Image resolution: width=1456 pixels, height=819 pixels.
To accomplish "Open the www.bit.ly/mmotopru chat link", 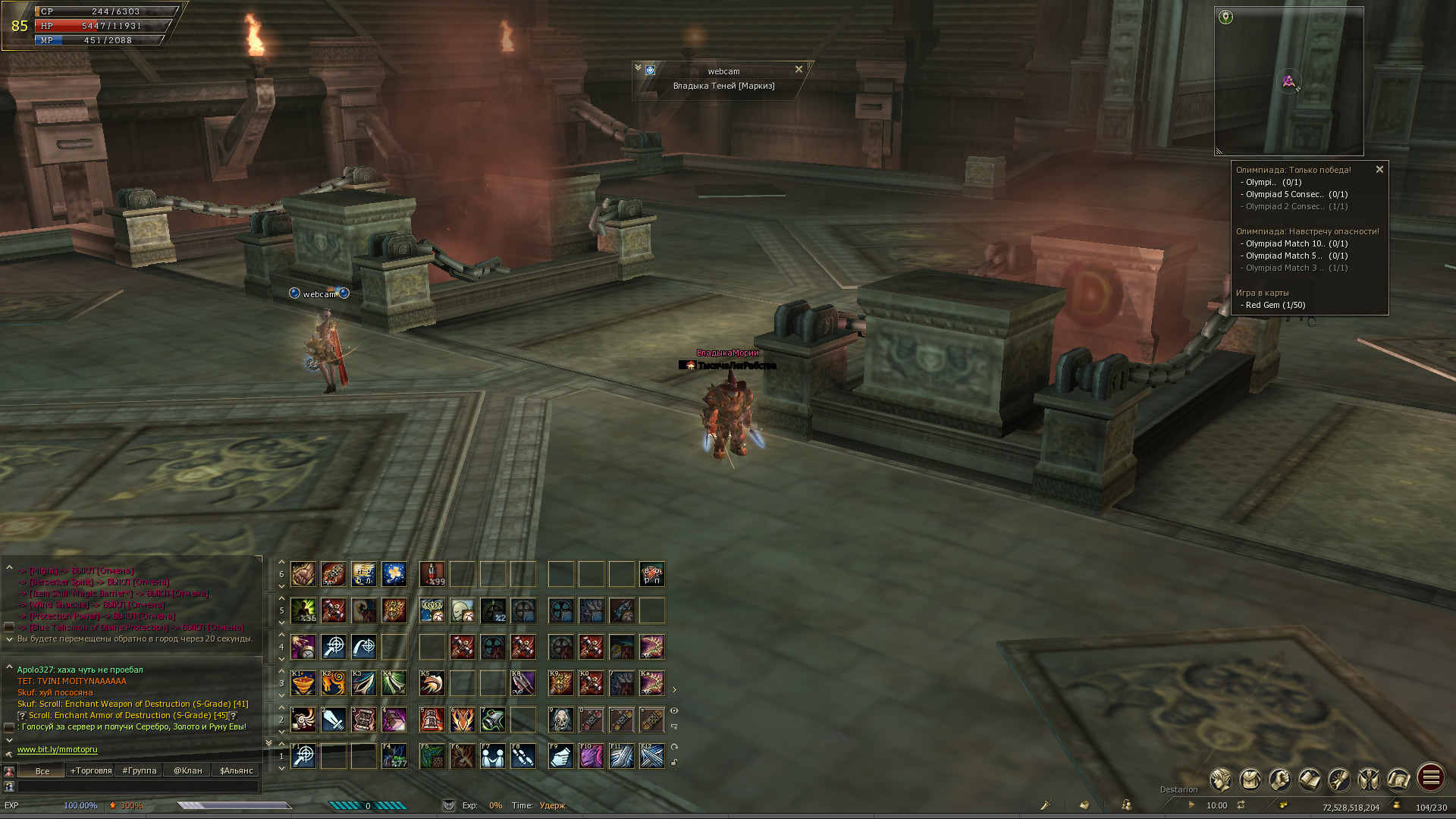I will pos(58,749).
